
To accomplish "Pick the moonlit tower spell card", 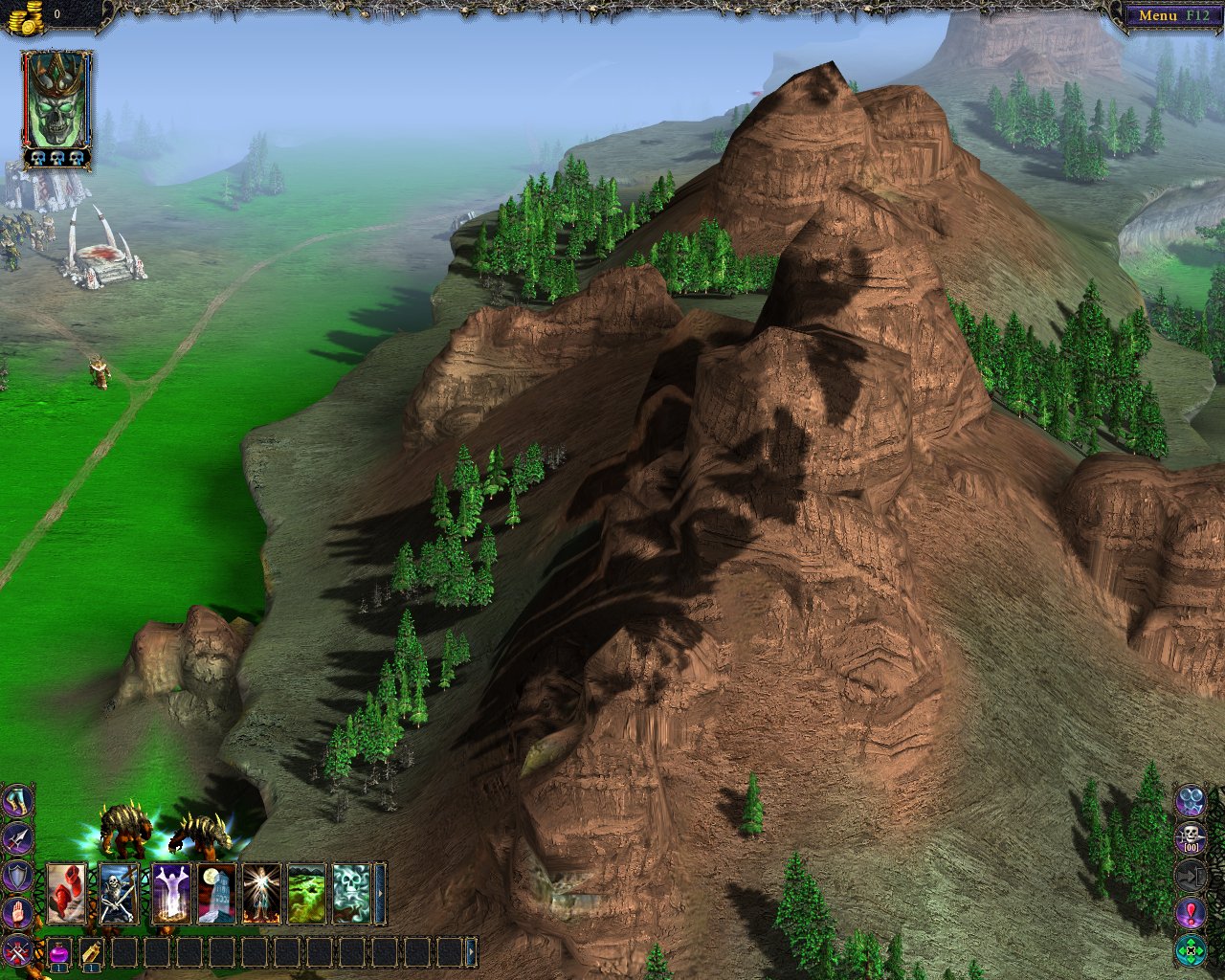I will click(216, 893).
